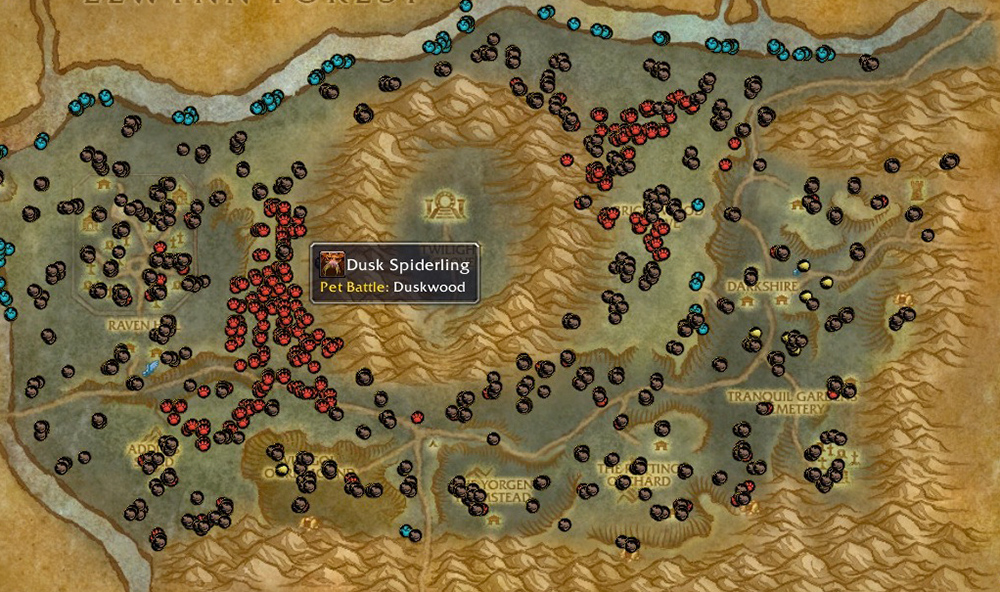Click the Dusk Spiderling pet icon in tooltip
This screenshot has height=592, width=1000.
tap(331, 264)
